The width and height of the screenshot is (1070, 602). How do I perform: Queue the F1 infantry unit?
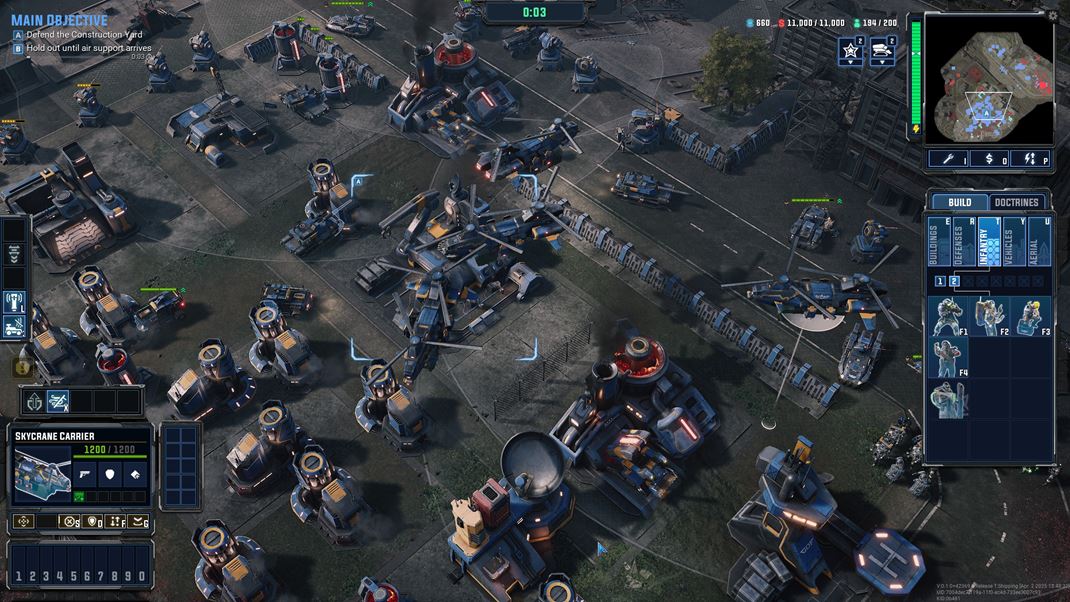(x=946, y=315)
